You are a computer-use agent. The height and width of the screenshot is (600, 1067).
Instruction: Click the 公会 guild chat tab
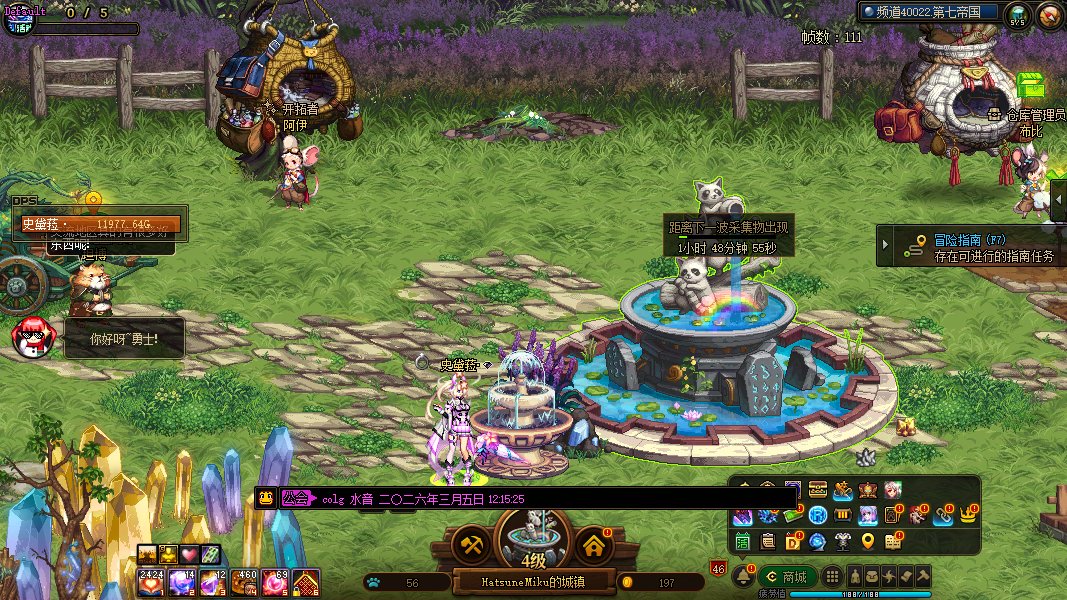(x=295, y=498)
